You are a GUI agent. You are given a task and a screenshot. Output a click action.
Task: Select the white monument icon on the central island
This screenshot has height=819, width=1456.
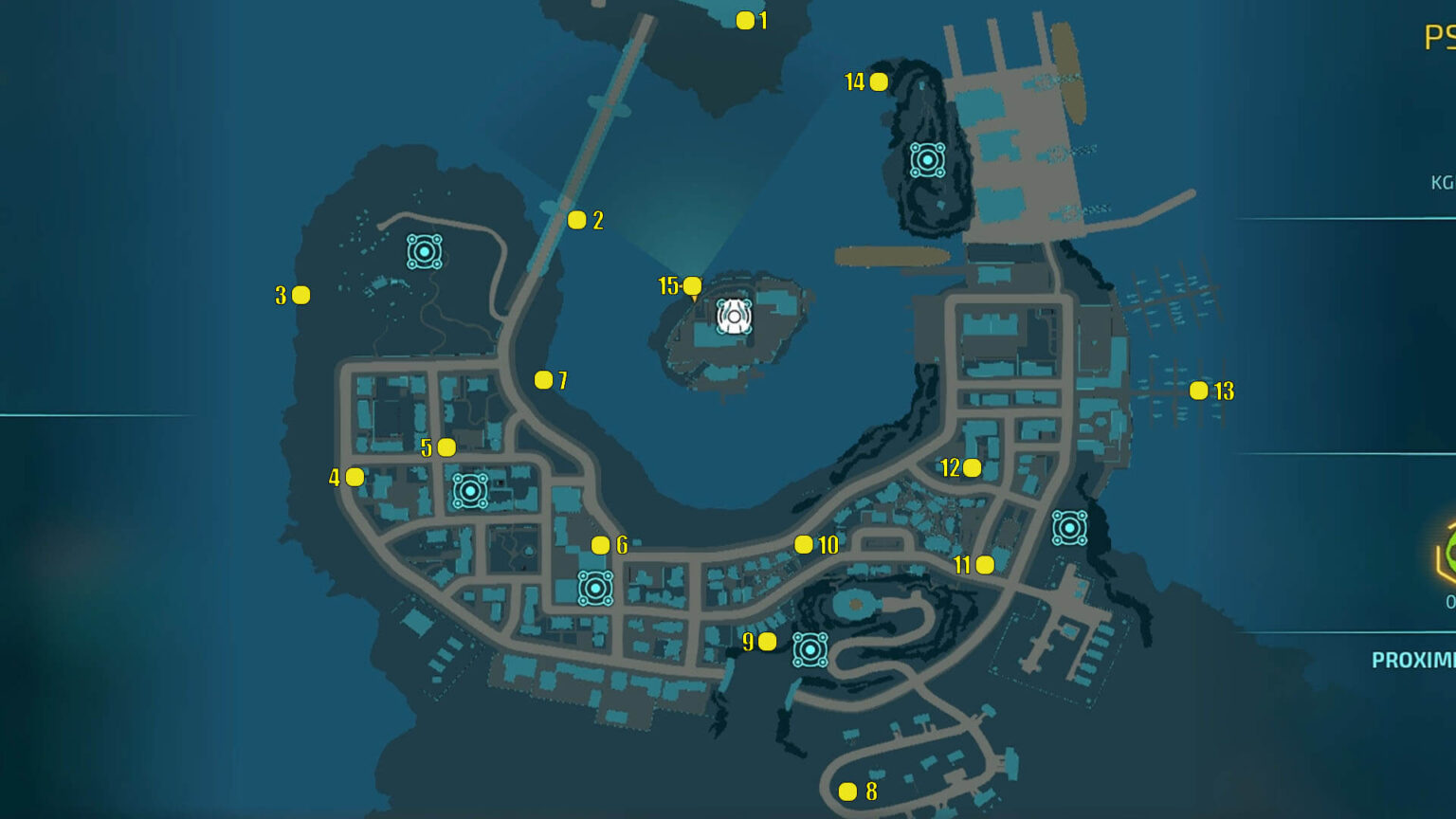[x=732, y=315]
